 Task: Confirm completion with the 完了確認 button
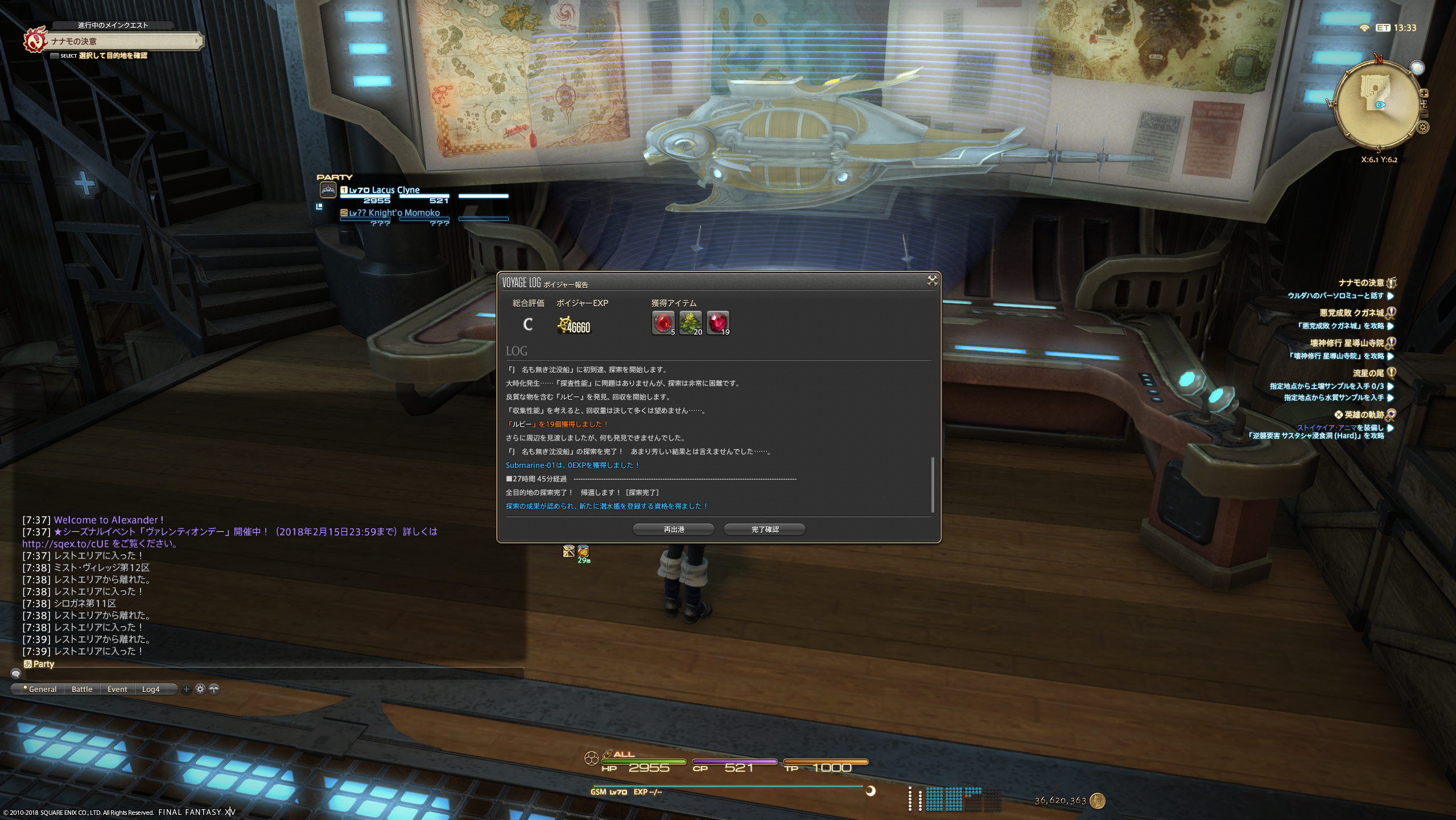764,529
